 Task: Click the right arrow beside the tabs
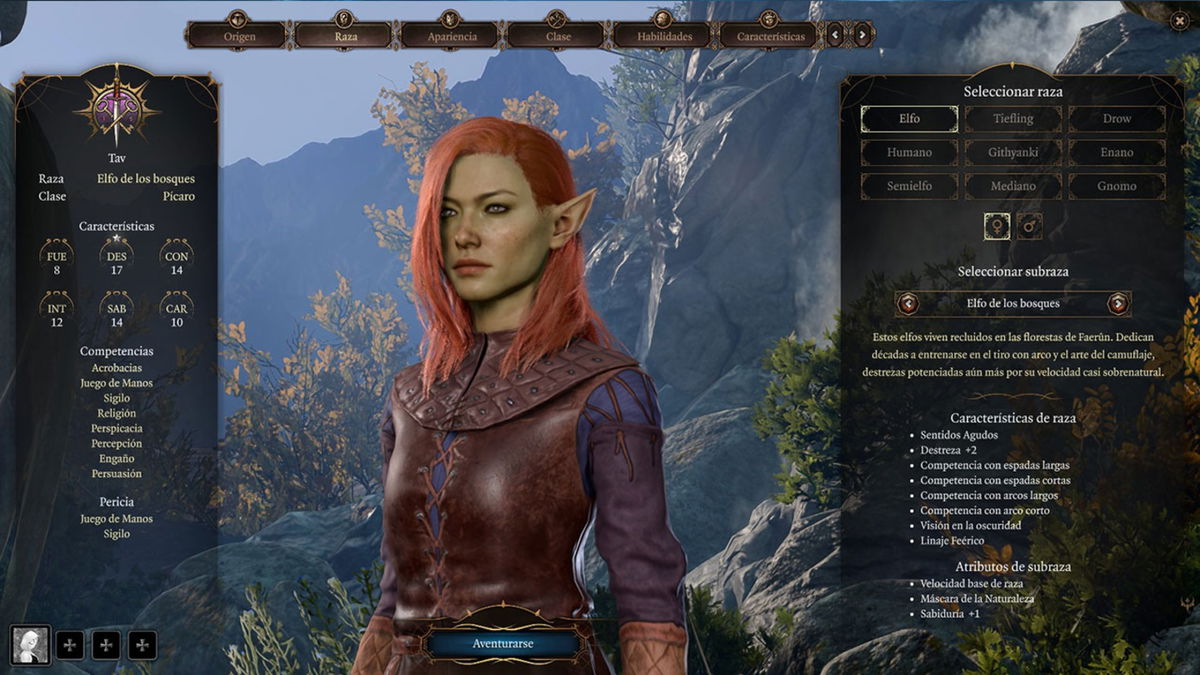863,36
